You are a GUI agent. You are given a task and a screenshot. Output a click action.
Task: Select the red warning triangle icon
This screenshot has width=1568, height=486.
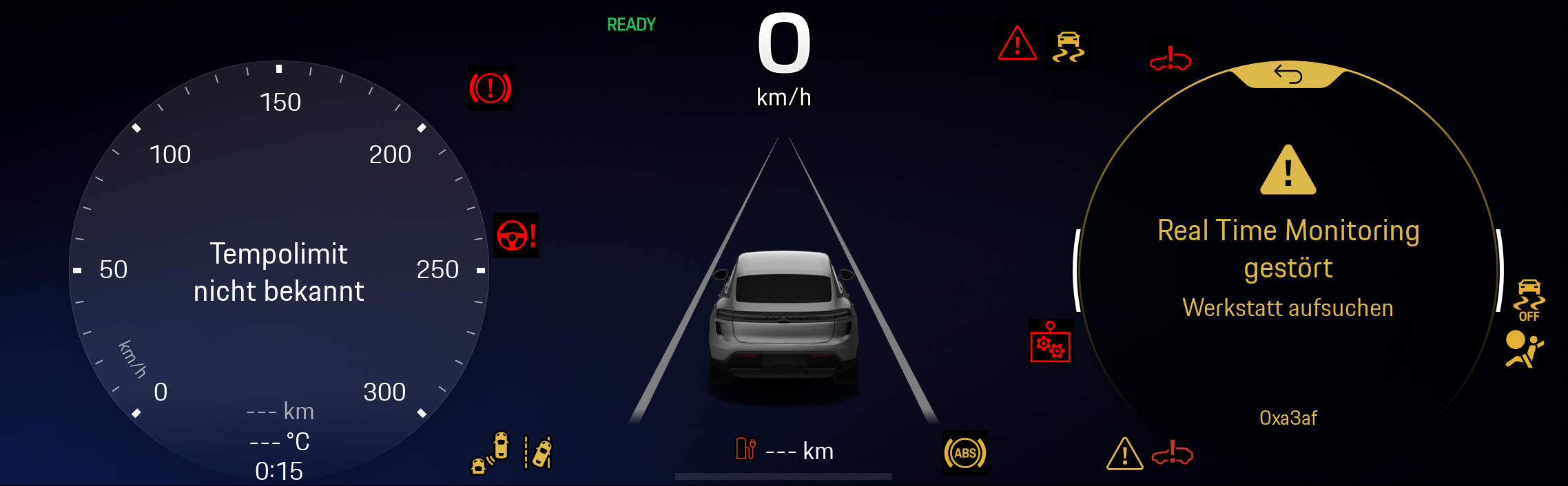pos(1017,44)
